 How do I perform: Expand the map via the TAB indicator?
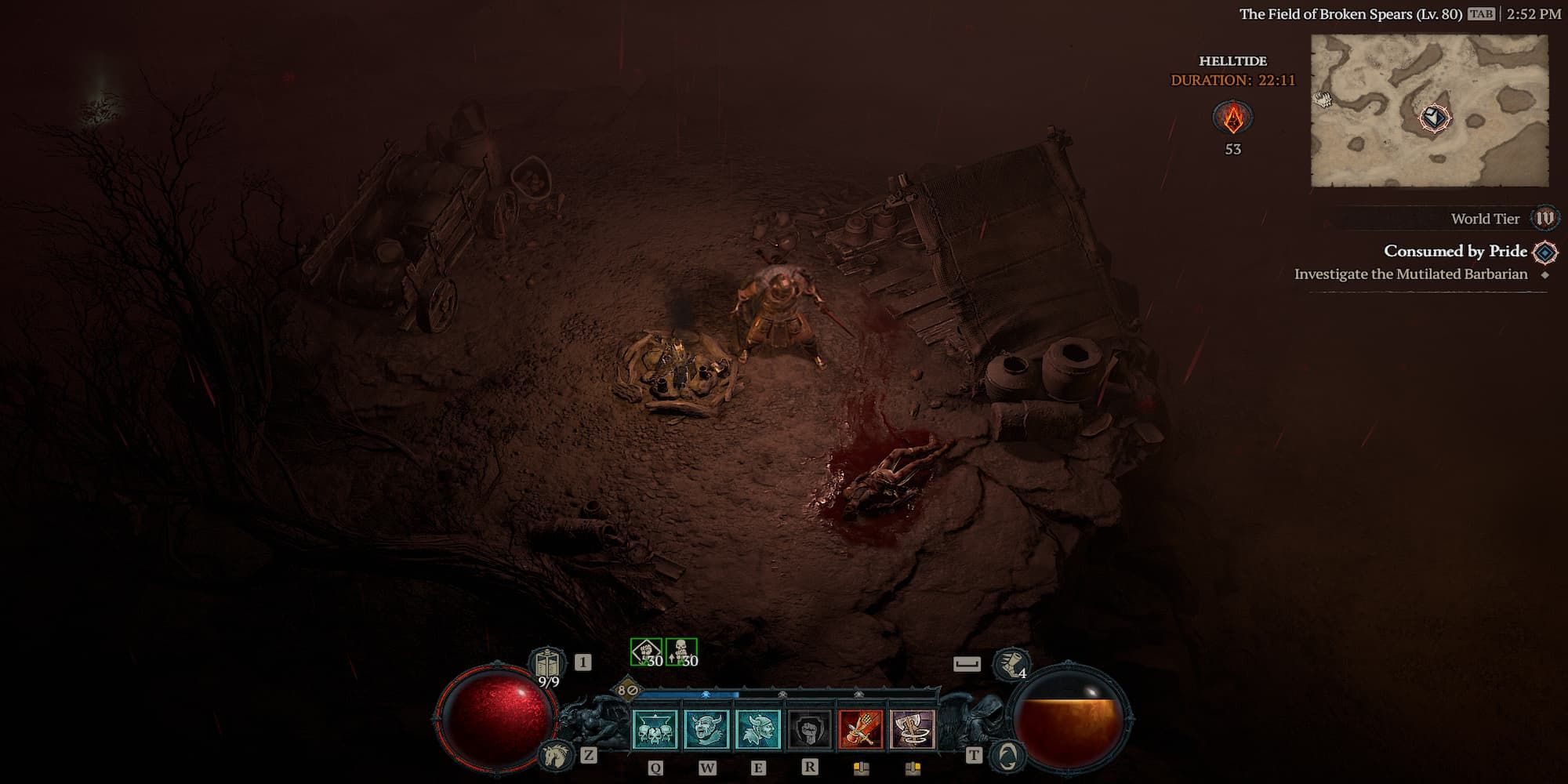point(1482,14)
